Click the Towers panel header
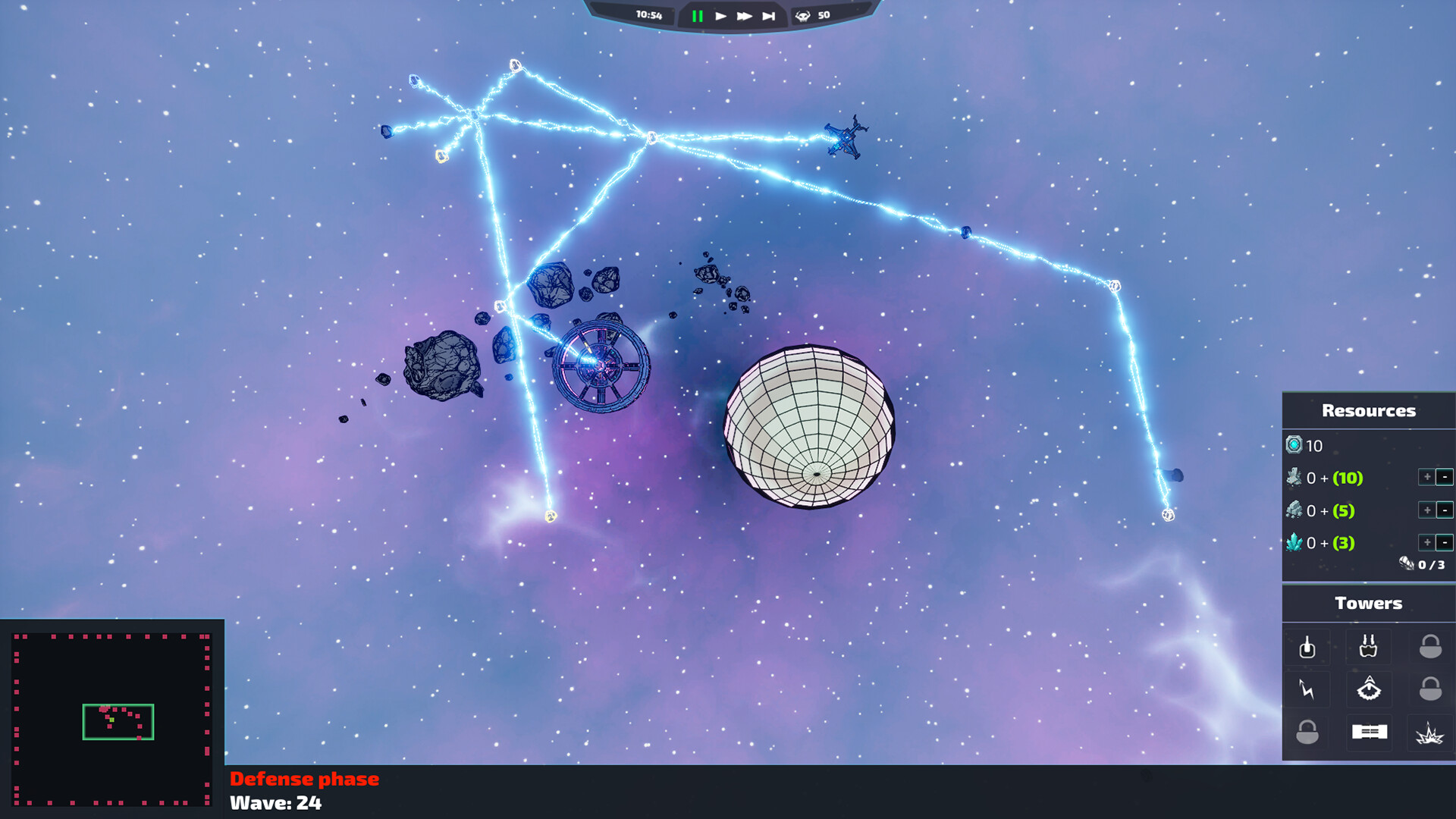1456x819 pixels. [1368, 603]
